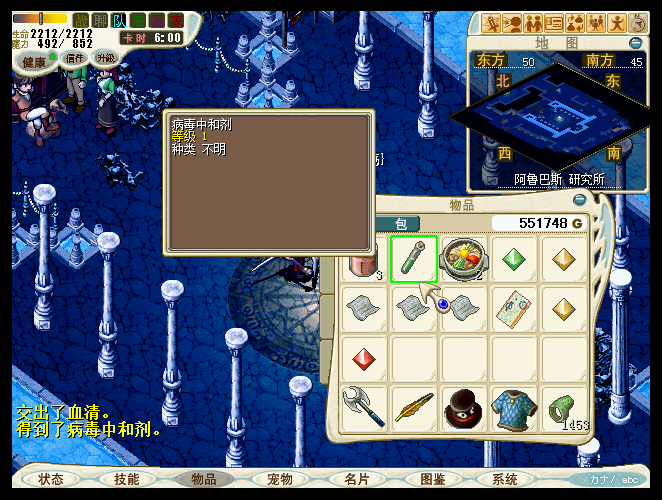The image size is (662, 500).
Task: Open the 系统 system menu
Action: pos(505,479)
